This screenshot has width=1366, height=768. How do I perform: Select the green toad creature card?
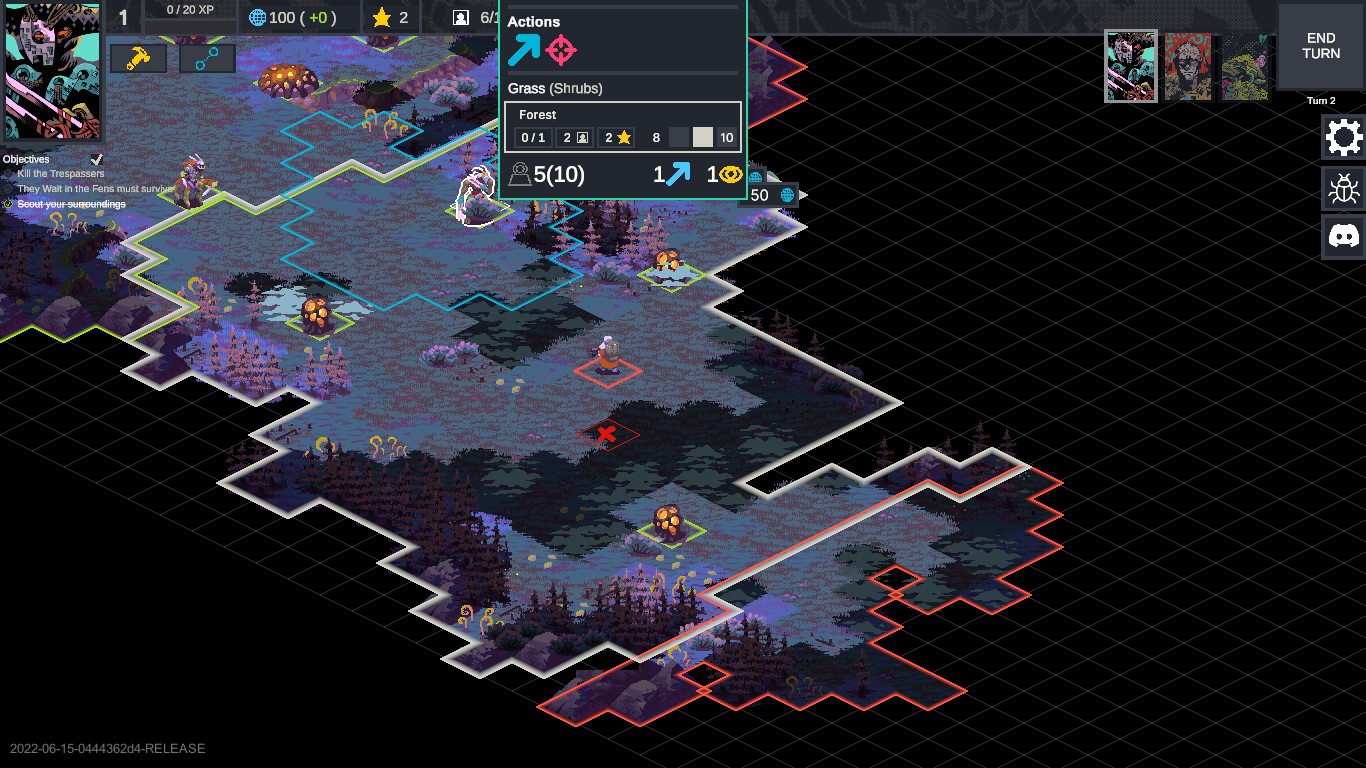click(x=1245, y=66)
